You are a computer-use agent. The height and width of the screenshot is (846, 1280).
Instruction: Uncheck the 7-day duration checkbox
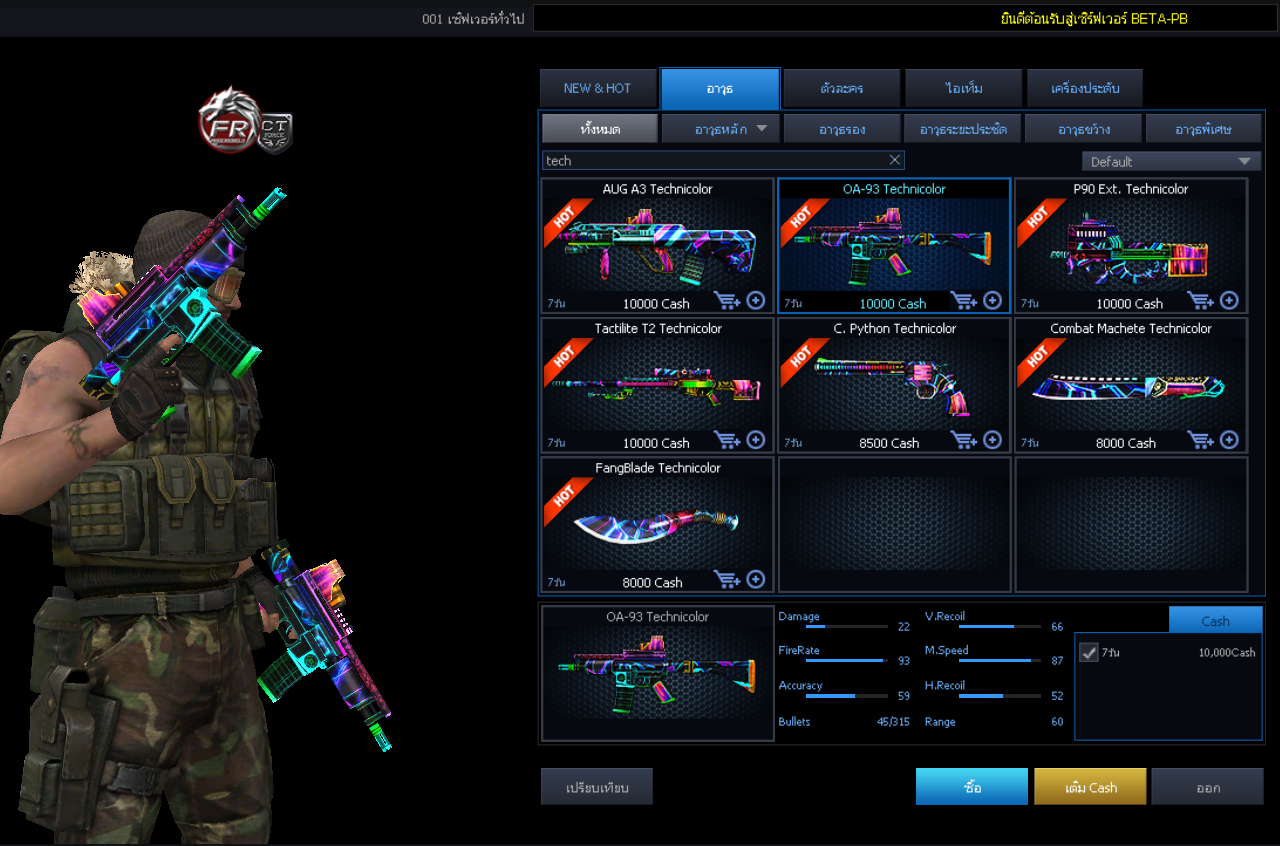[x=1088, y=652]
